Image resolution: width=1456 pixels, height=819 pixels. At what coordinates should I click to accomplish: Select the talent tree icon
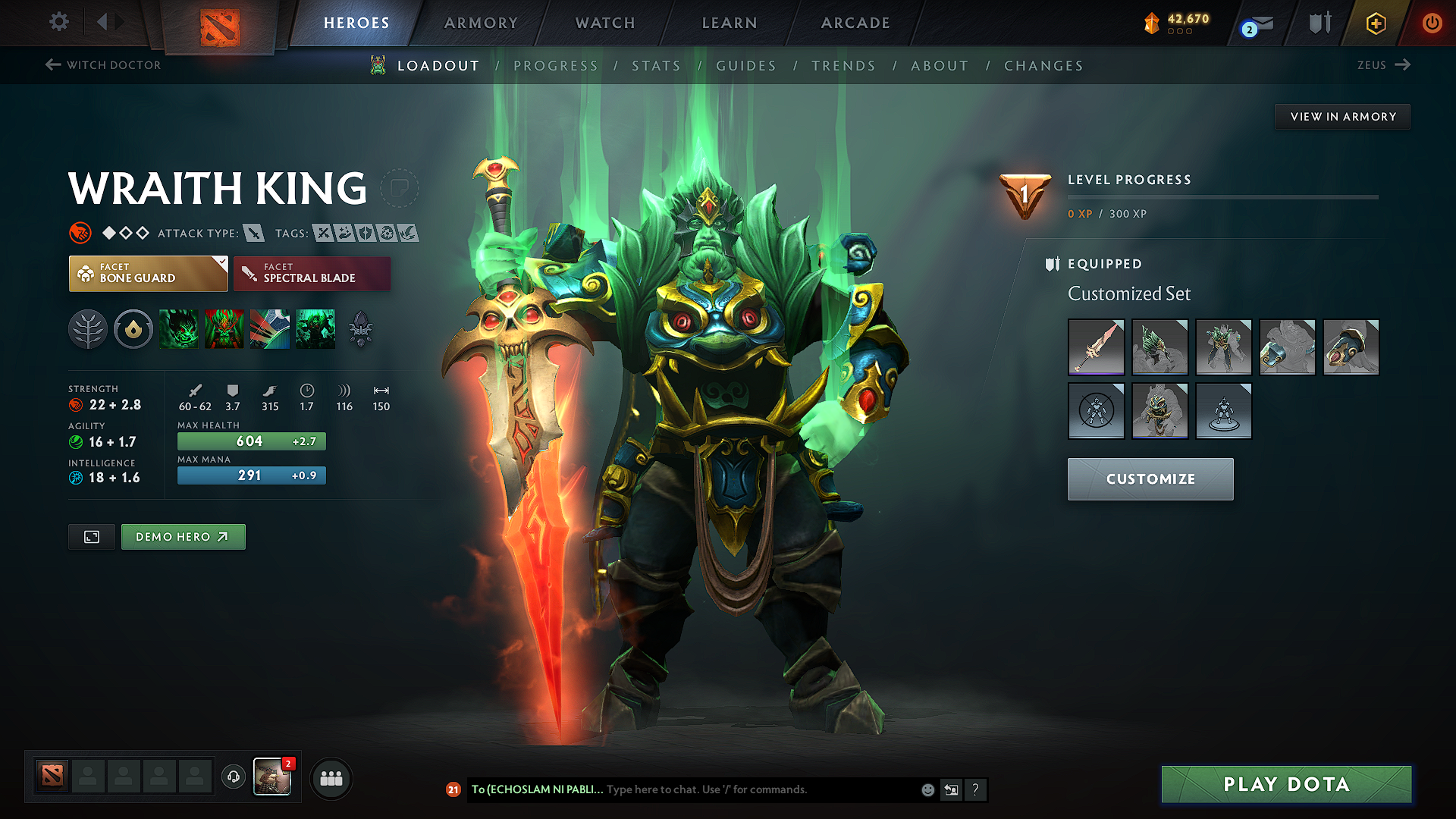point(88,329)
